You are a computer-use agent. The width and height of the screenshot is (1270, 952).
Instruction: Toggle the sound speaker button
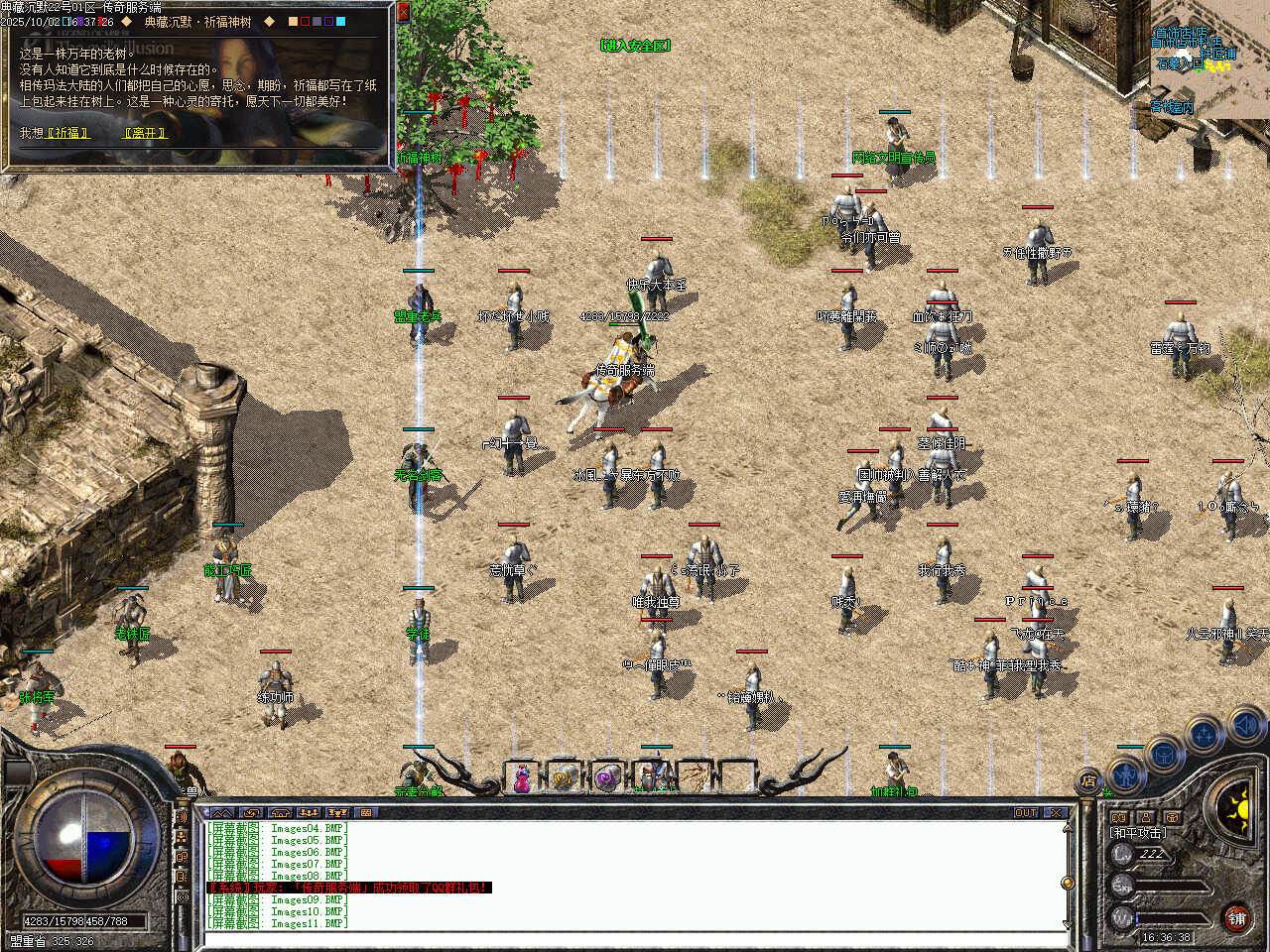1245,725
